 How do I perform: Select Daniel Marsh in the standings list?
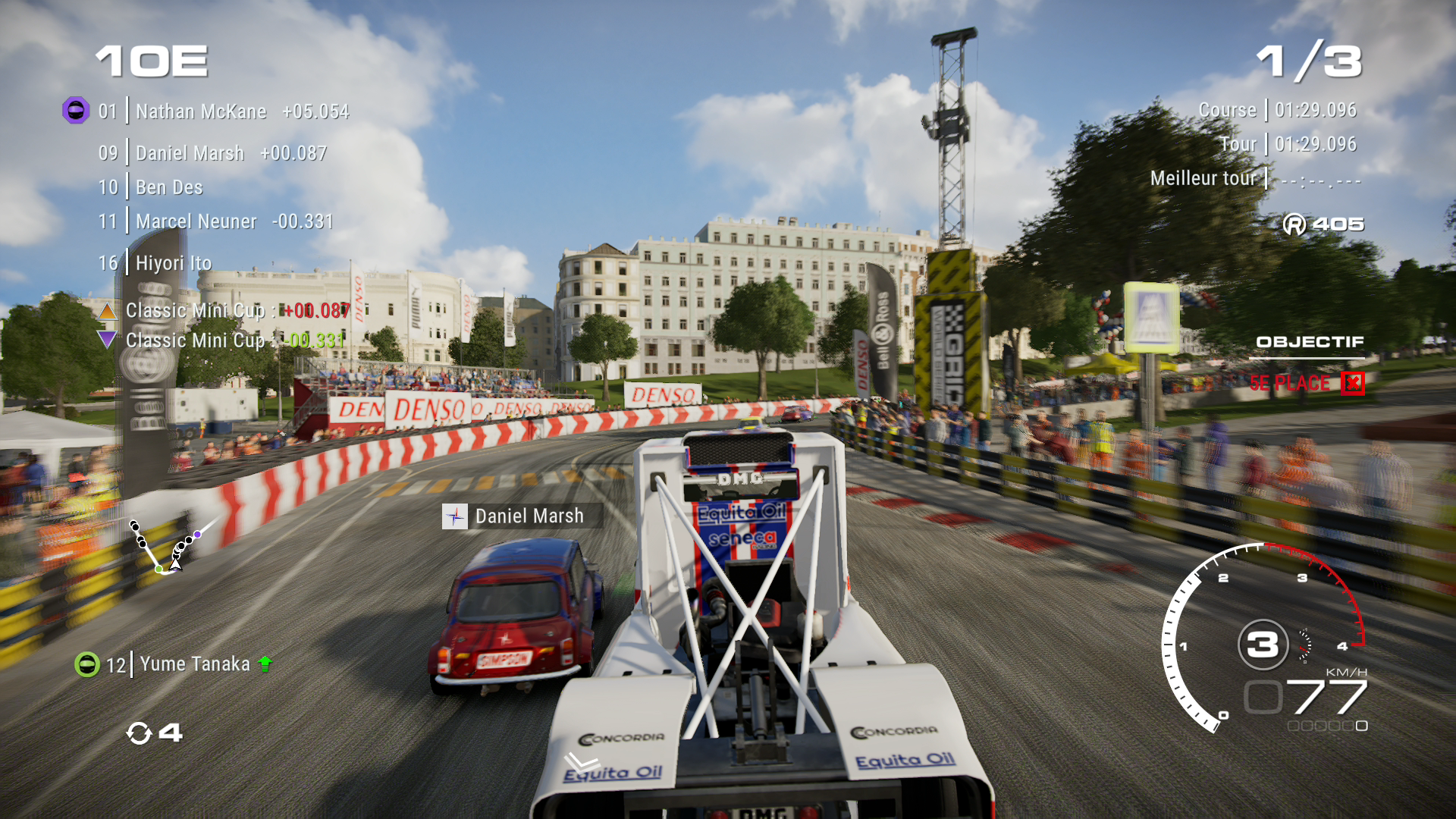[x=212, y=153]
